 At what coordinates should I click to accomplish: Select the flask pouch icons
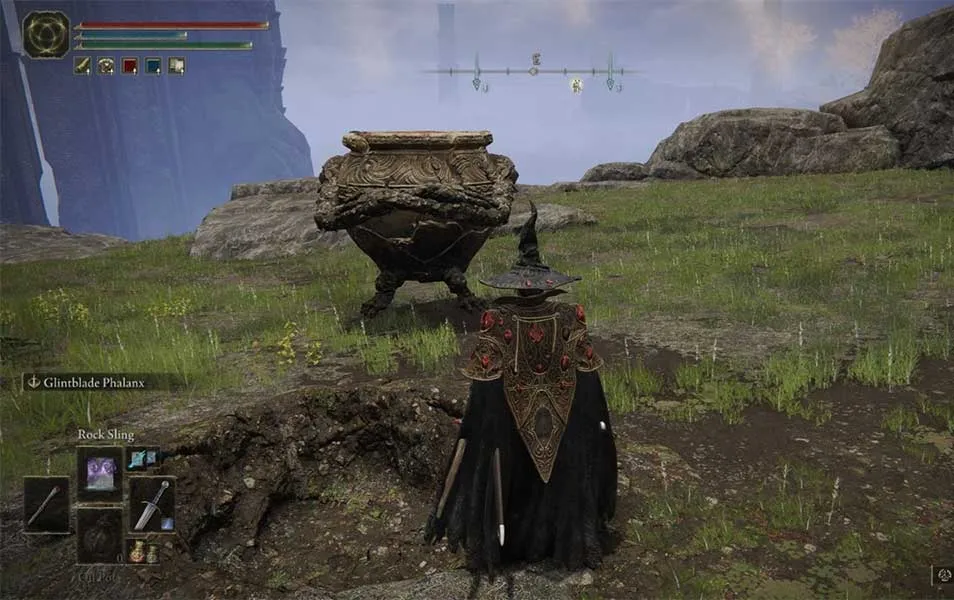click(x=142, y=551)
